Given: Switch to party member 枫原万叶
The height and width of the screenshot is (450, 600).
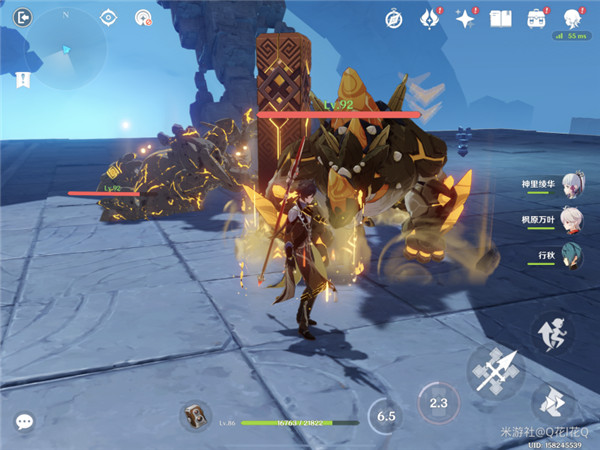Looking at the screenshot, I should click(x=572, y=219).
